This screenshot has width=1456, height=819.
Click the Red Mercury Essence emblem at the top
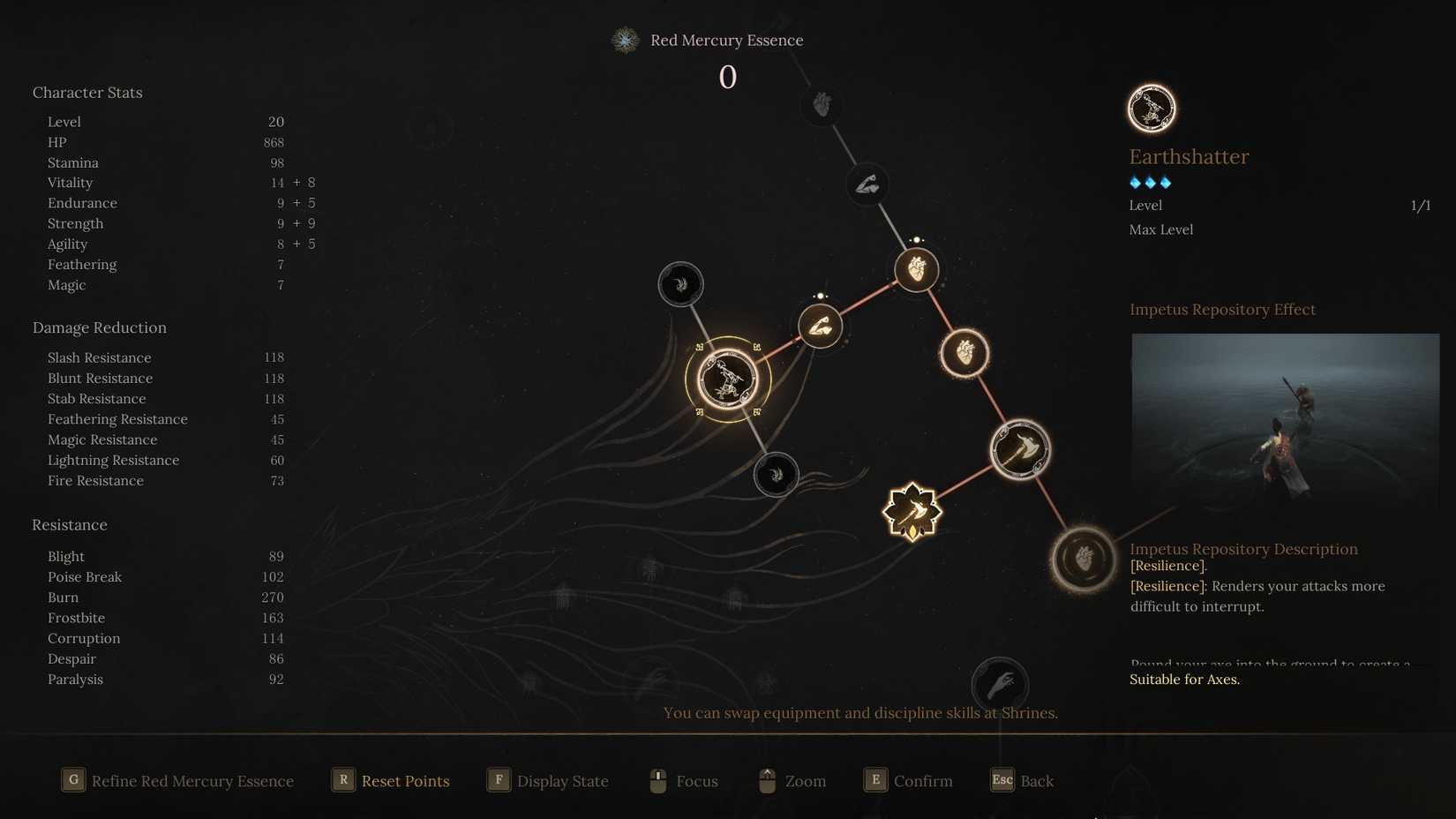626,40
